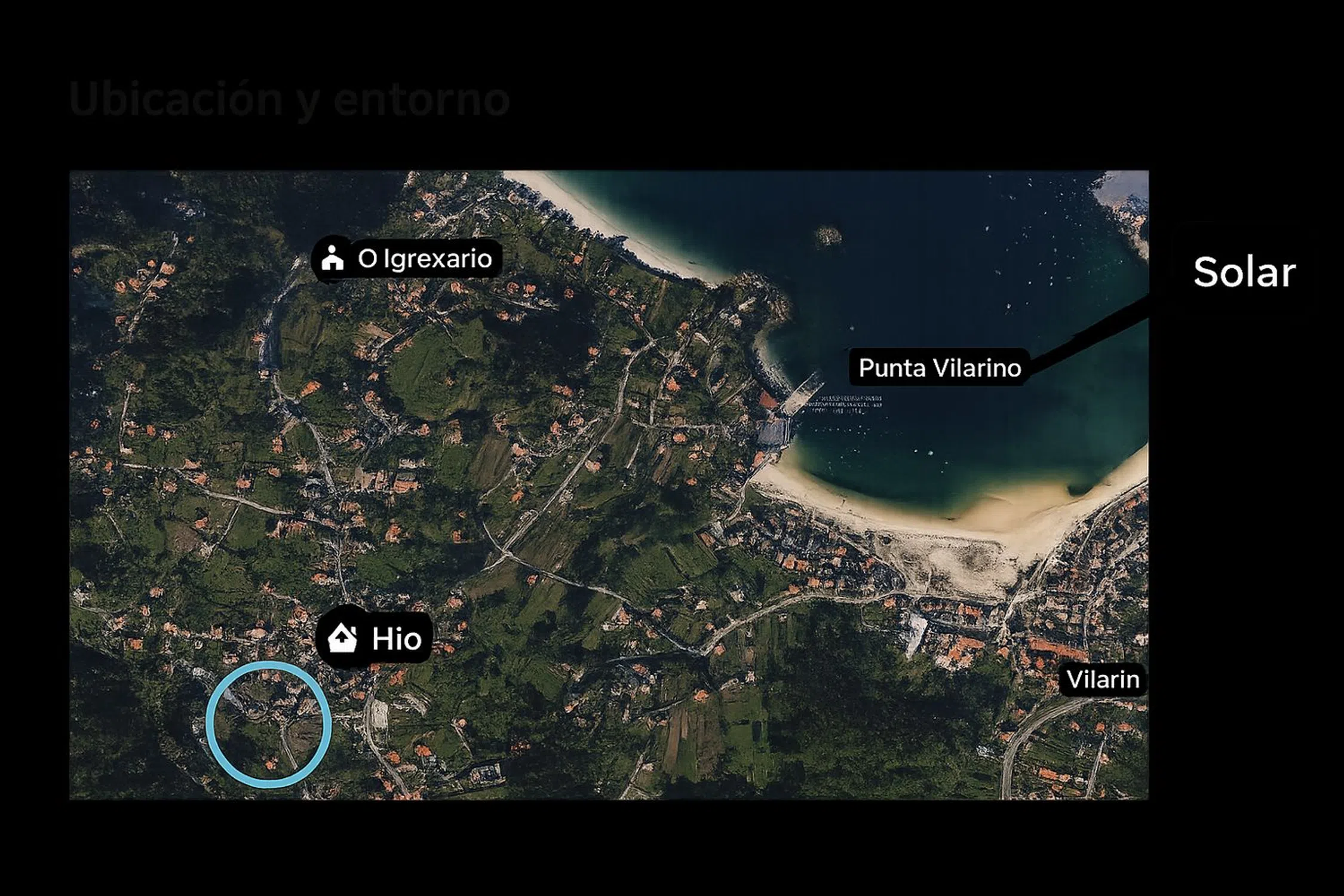This screenshot has height=896, width=1344.
Task: Click the Hio house marker
Action: (x=375, y=638)
